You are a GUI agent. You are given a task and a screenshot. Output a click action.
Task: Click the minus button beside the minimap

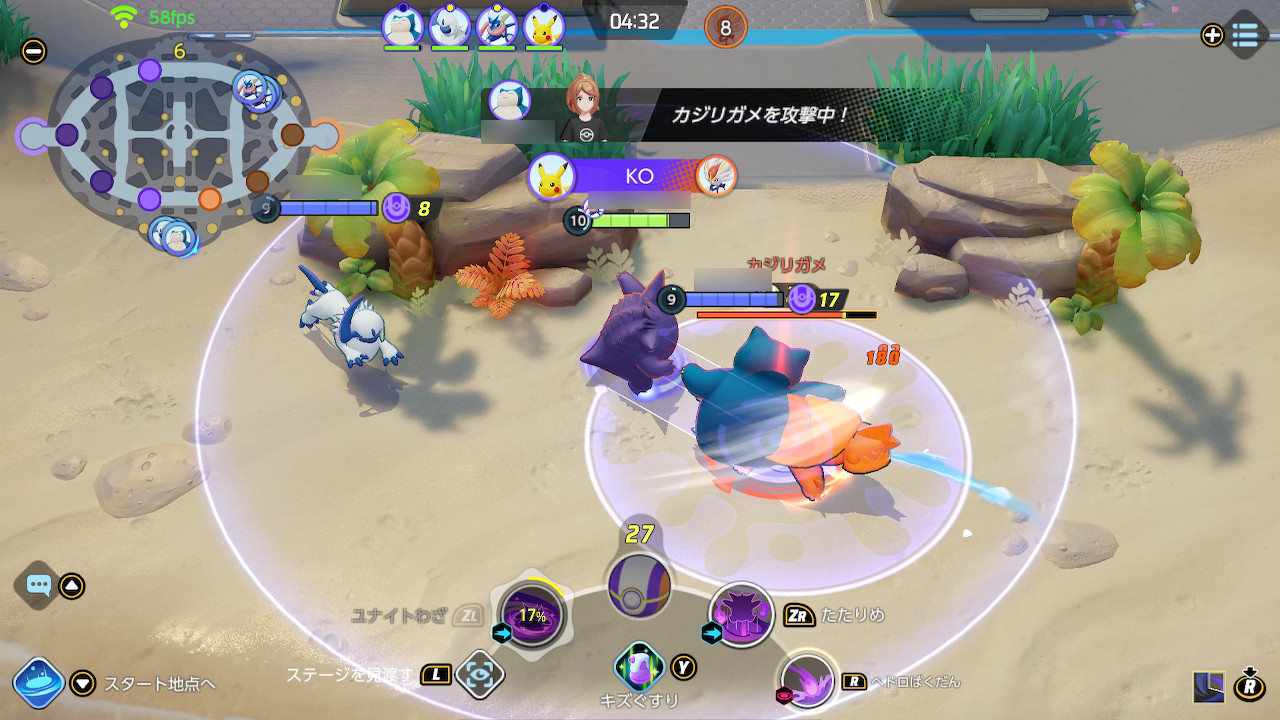point(33,49)
